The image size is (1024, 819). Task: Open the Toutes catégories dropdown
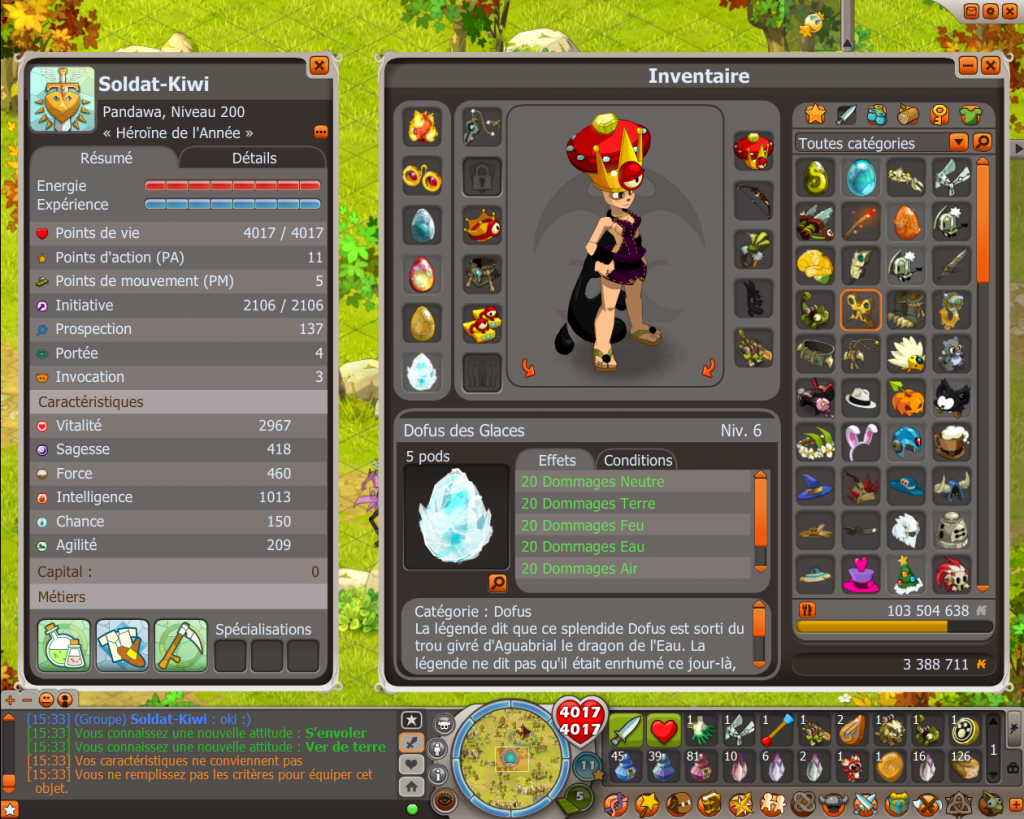coord(958,142)
